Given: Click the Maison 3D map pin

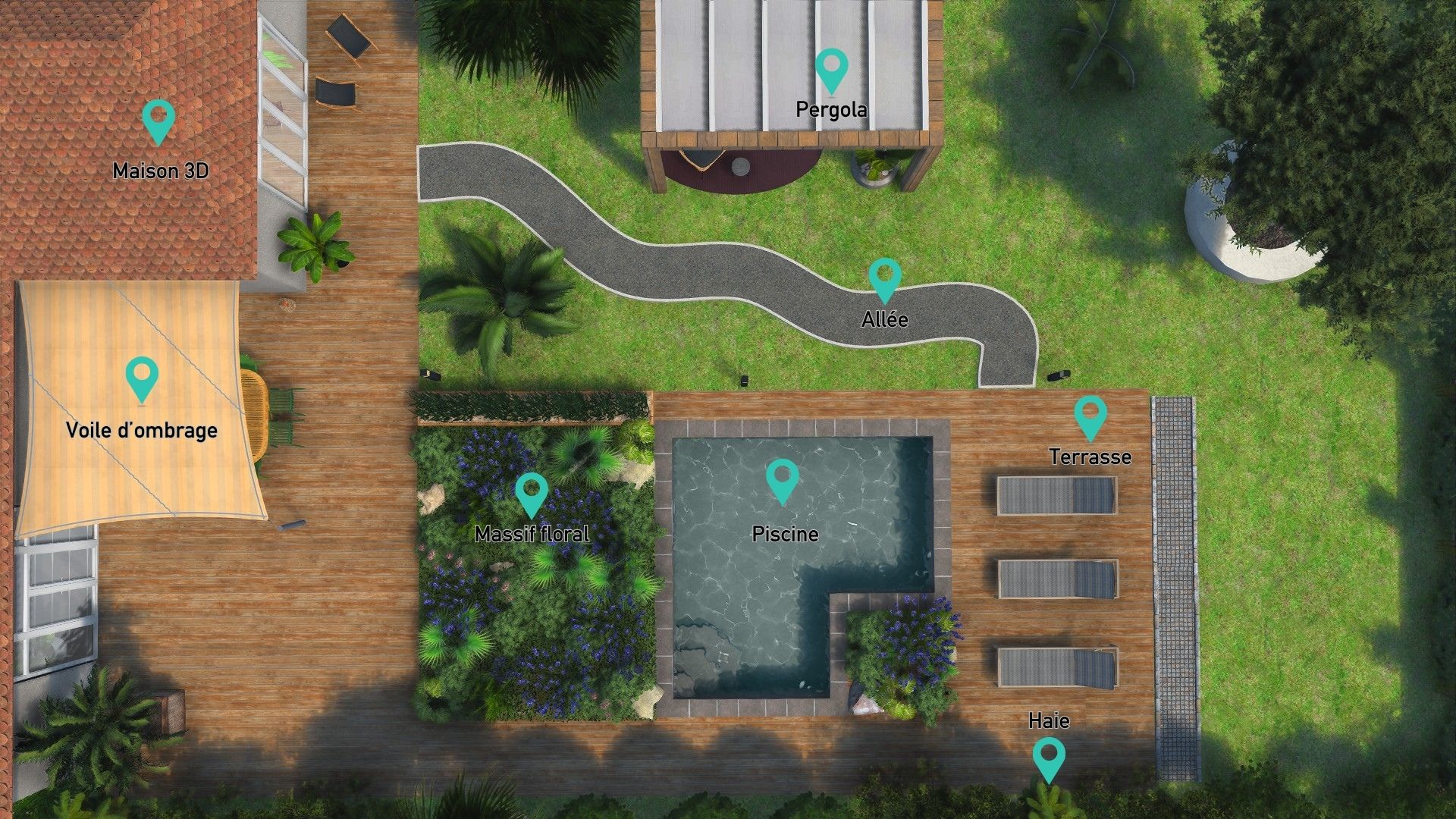Looking at the screenshot, I should [158, 120].
